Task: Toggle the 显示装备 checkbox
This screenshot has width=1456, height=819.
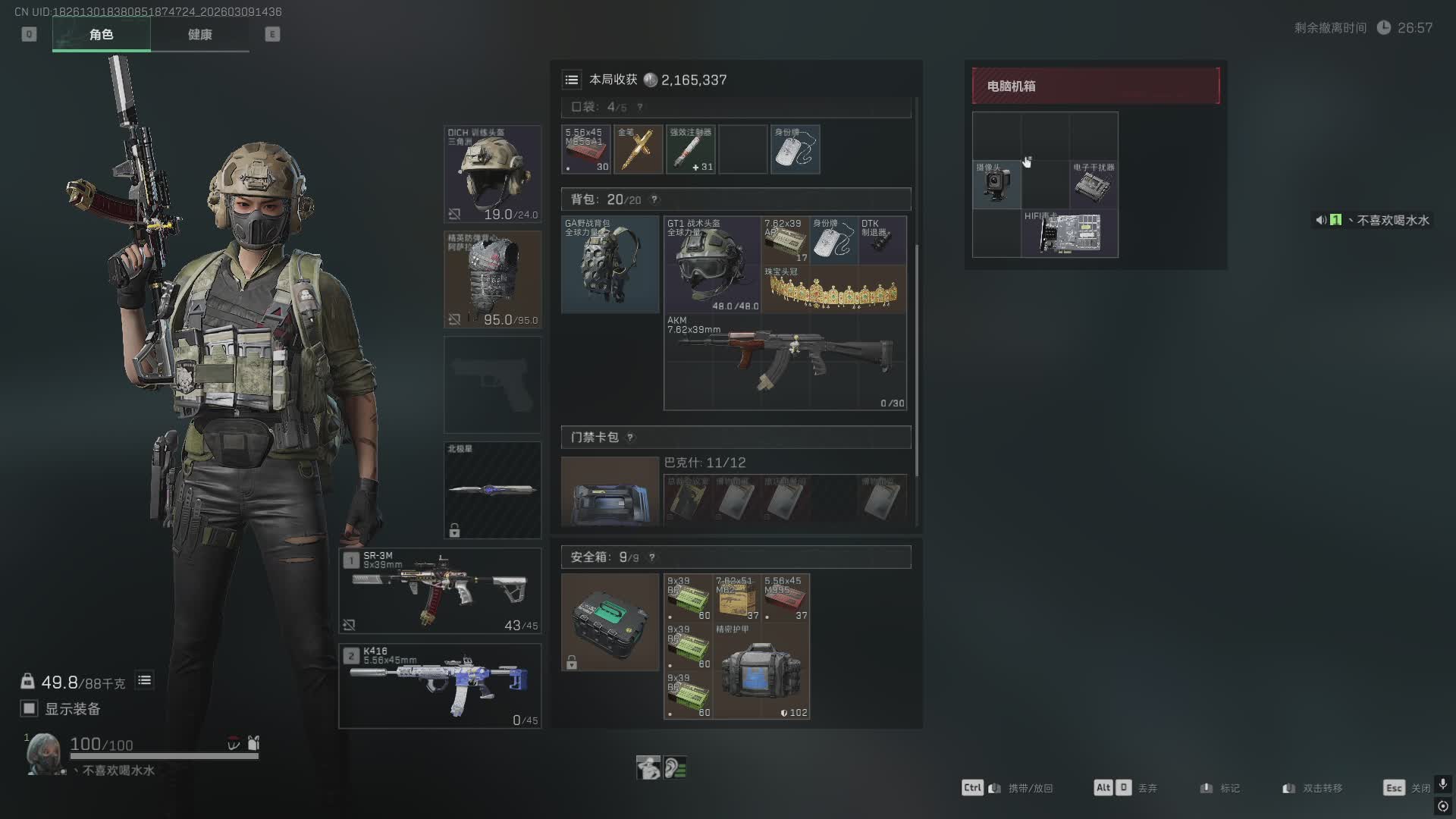Action: click(30, 708)
